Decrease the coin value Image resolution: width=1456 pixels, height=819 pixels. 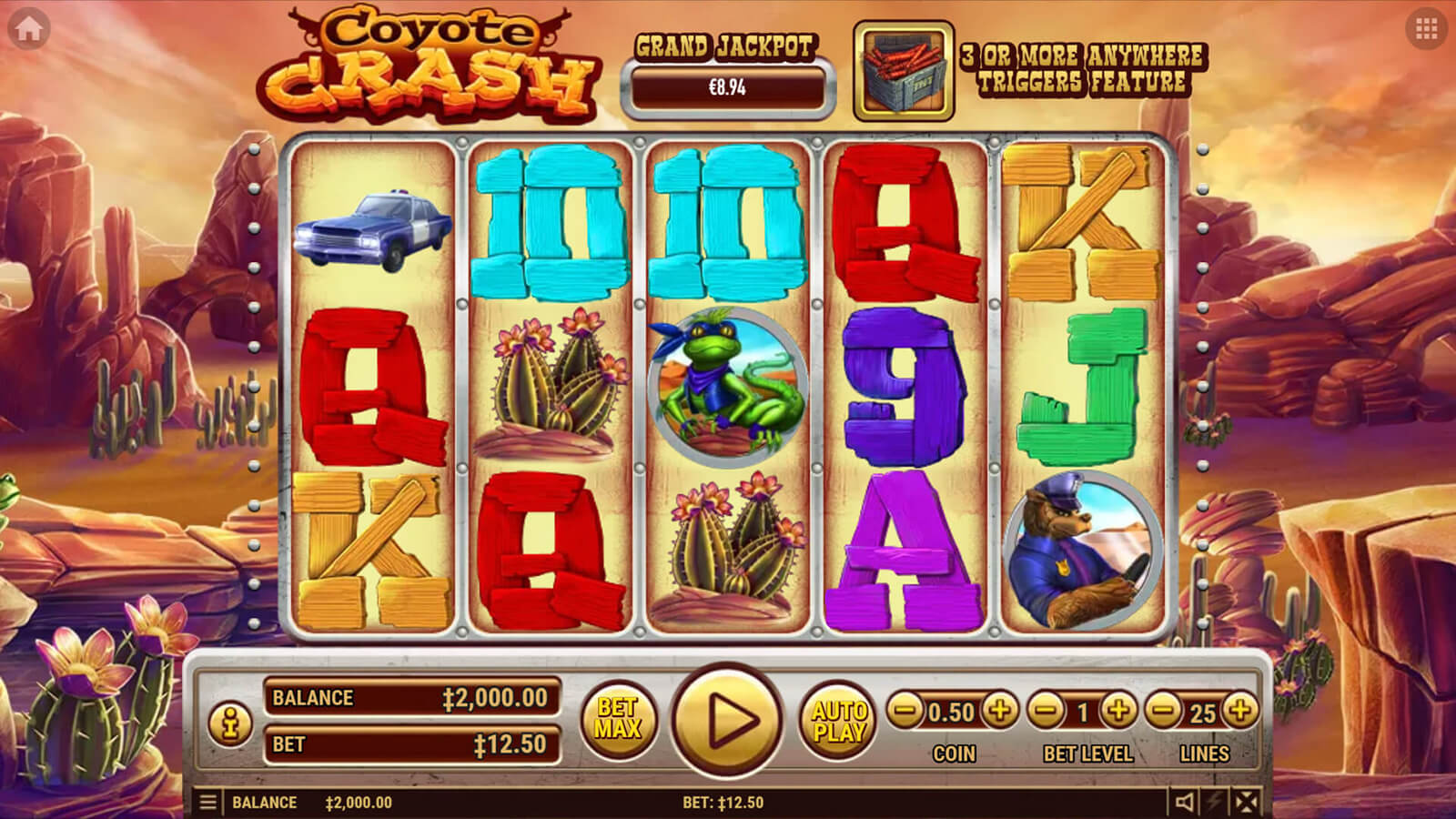905,710
